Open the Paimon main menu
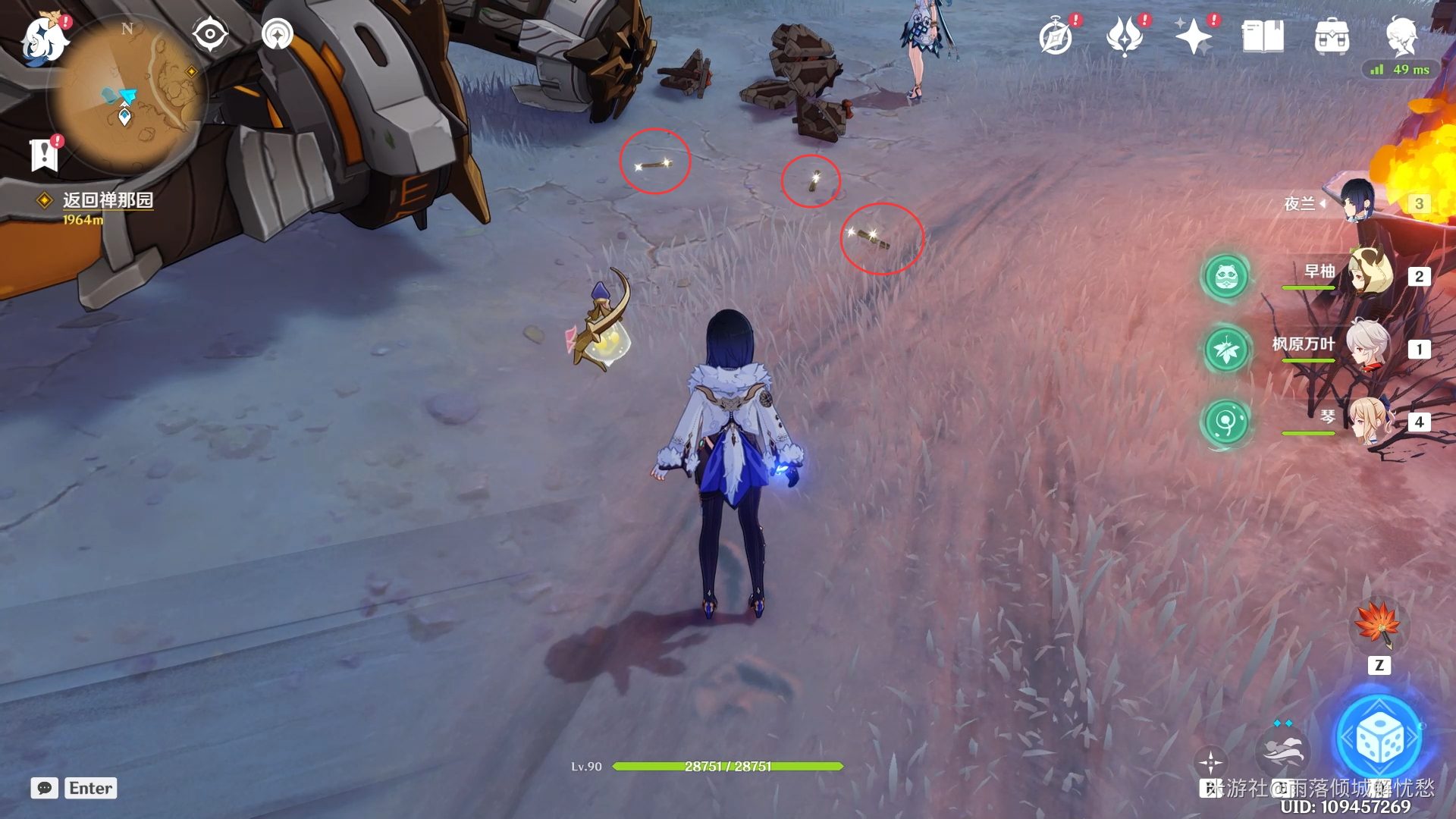1456x819 pixels. point(42,38)
